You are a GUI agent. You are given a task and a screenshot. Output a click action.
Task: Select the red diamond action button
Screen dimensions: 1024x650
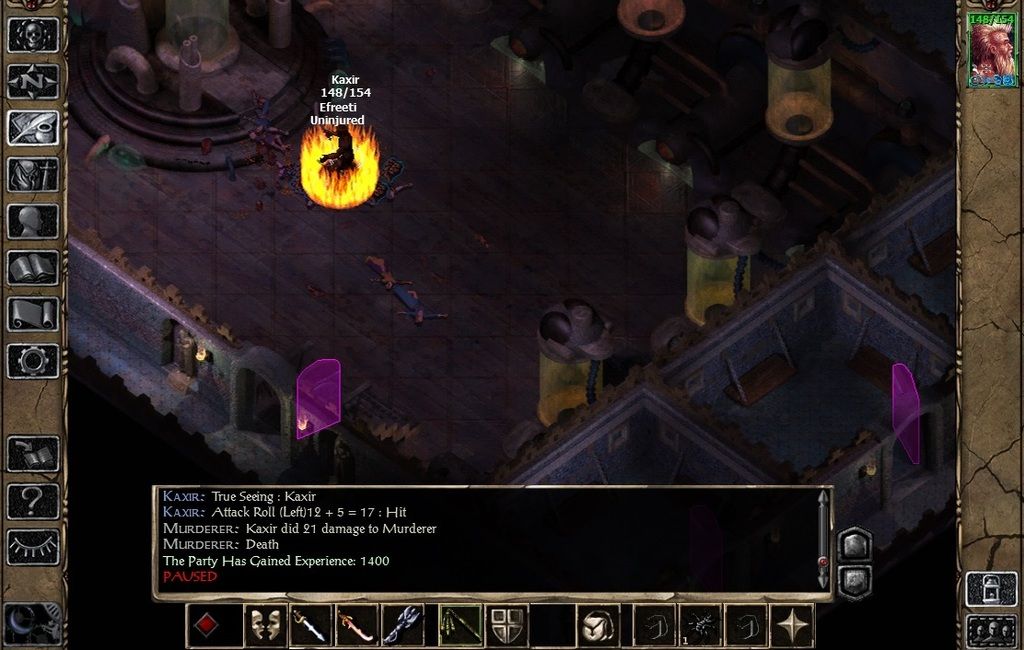pos(206,626)
